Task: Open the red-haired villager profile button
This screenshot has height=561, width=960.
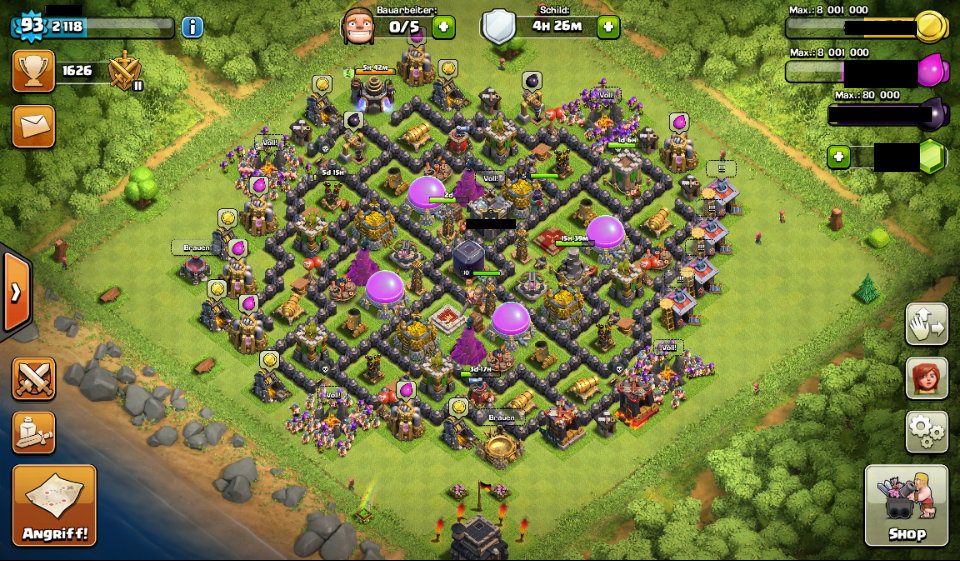Action: click(x=926, y=378)
